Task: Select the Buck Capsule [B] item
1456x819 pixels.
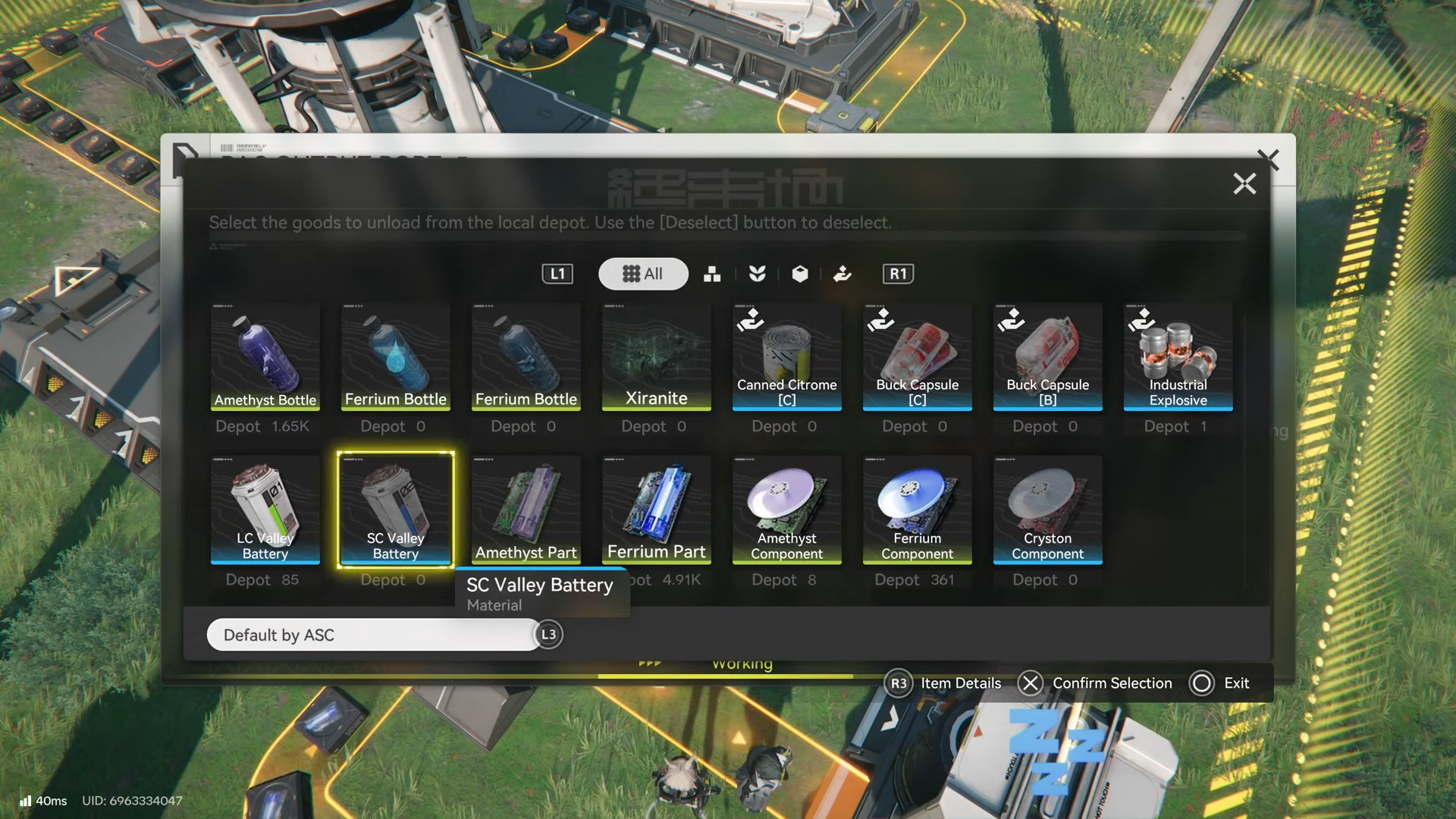Action: pyautogui.click(x=1047, y=357)
